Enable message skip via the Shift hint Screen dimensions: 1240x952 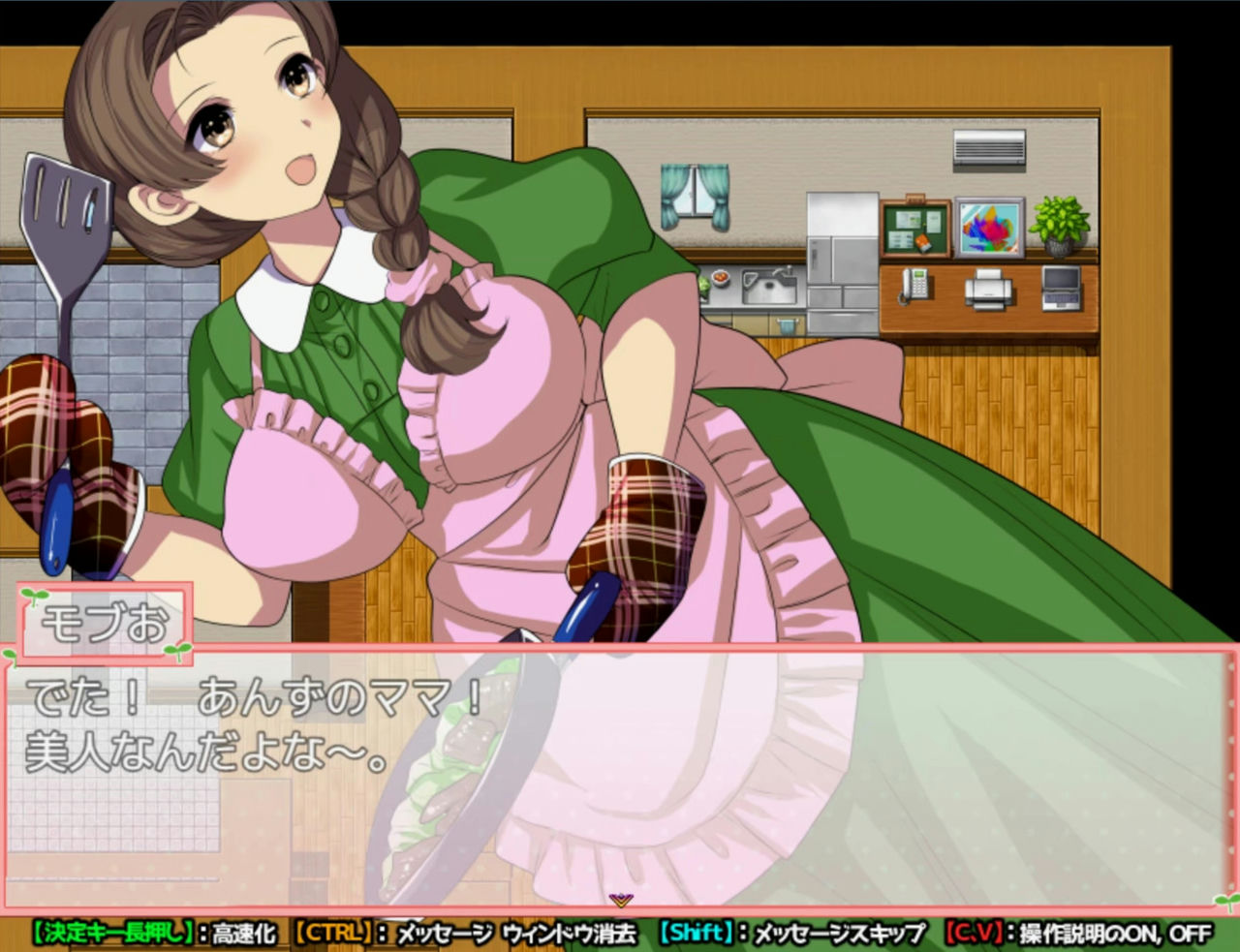click(698, 936)
